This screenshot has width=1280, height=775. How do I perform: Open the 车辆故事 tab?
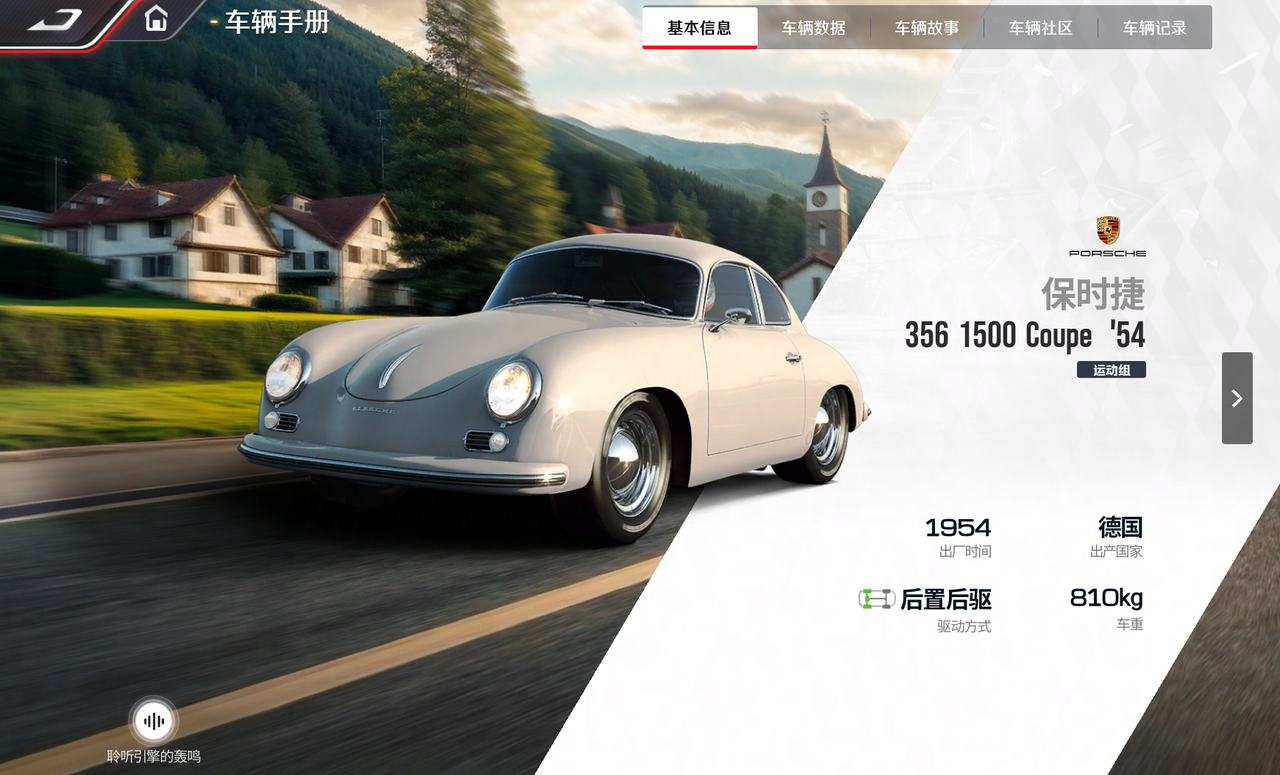pyautogui.click(x=927, y=28)
